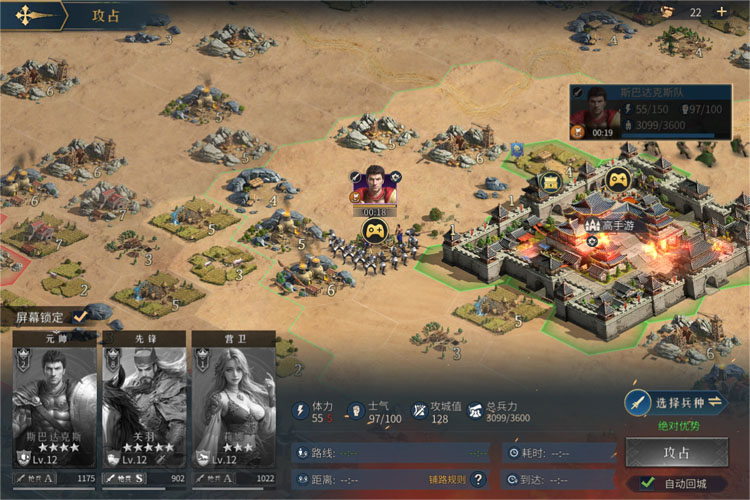Screen dimensions: 750x500
Task: Show the 铺路规则 help question mark
Action: [479, 480]
